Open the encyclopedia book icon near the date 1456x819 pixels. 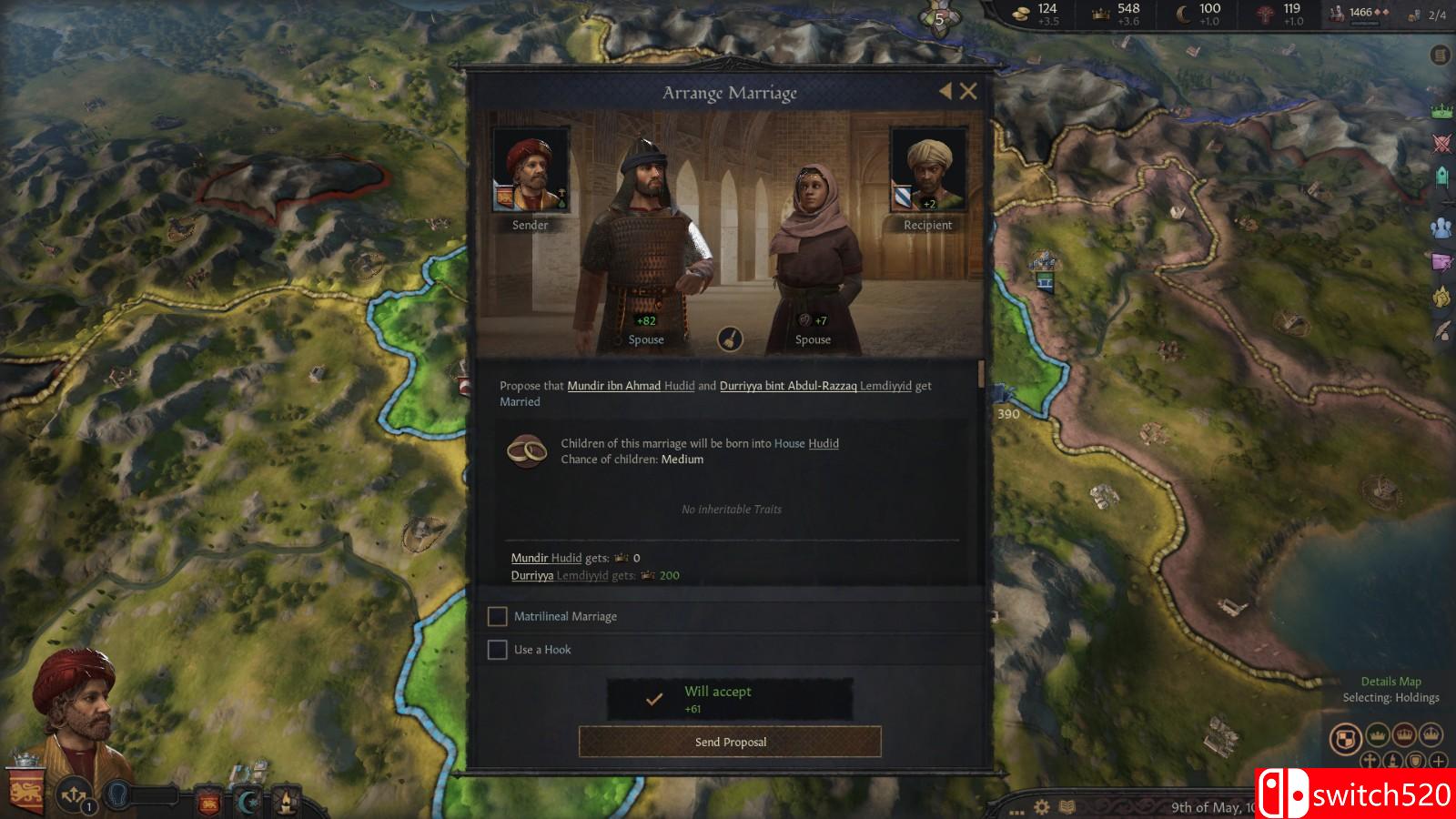point(1067,806)
